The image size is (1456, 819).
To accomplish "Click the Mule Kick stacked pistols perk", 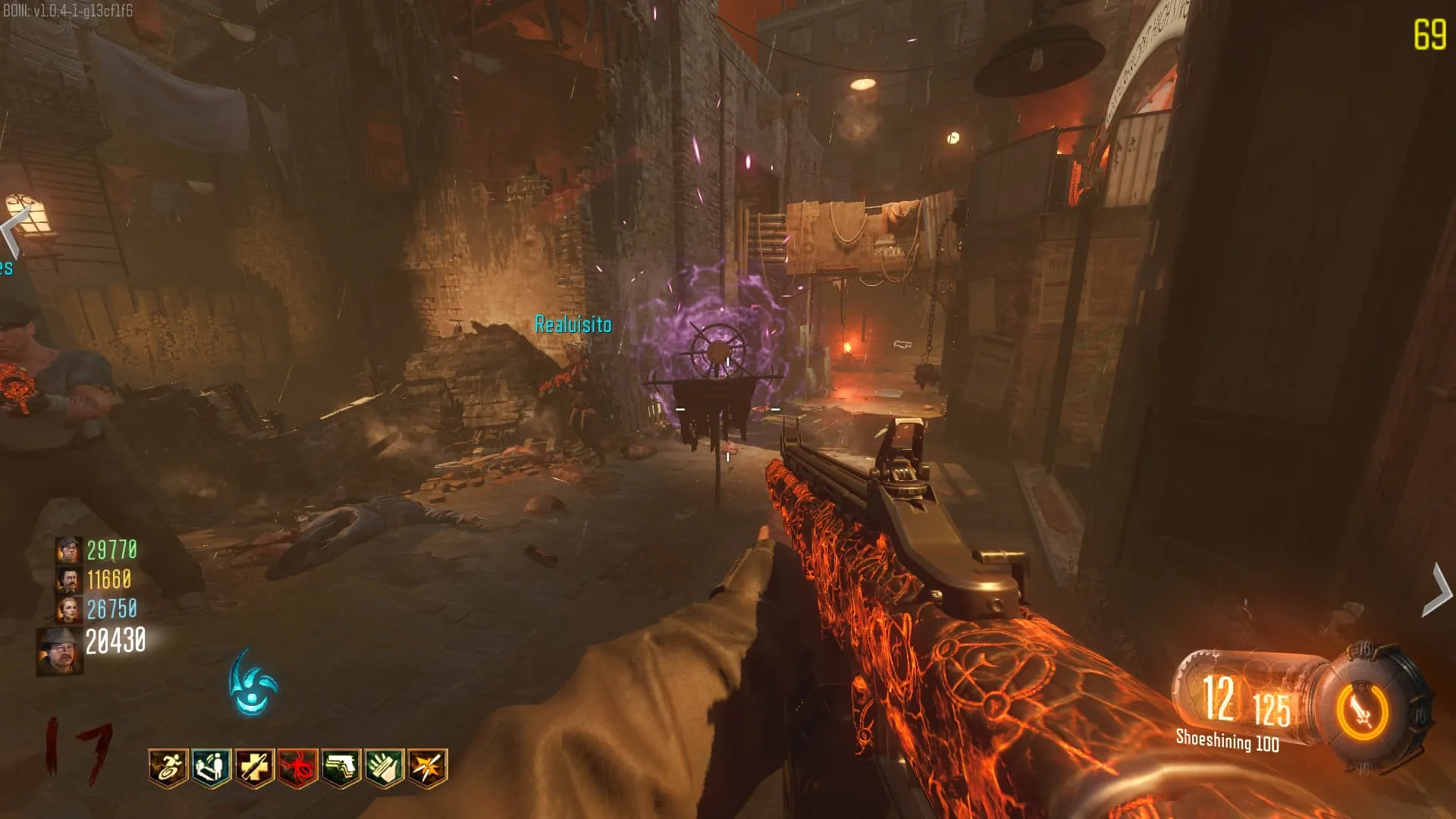I will tap(340, 767).
